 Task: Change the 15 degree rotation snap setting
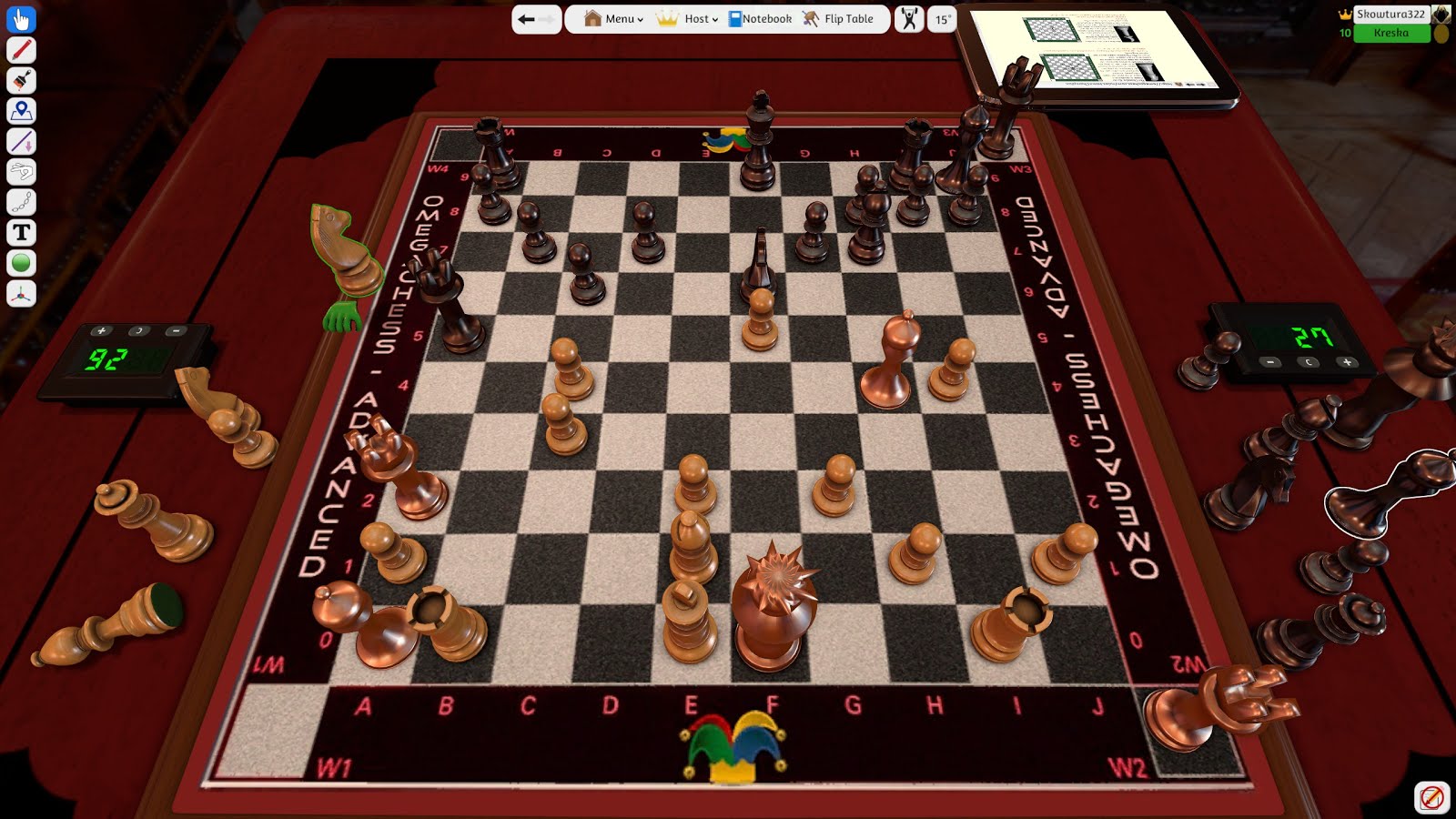(942, 18)
